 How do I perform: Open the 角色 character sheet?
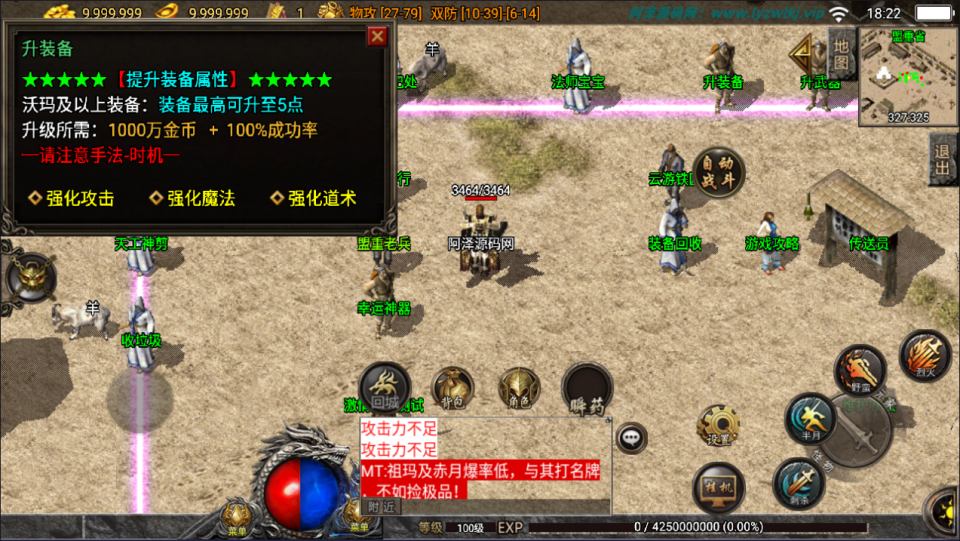pyautogui.click(x=518, y=389)
